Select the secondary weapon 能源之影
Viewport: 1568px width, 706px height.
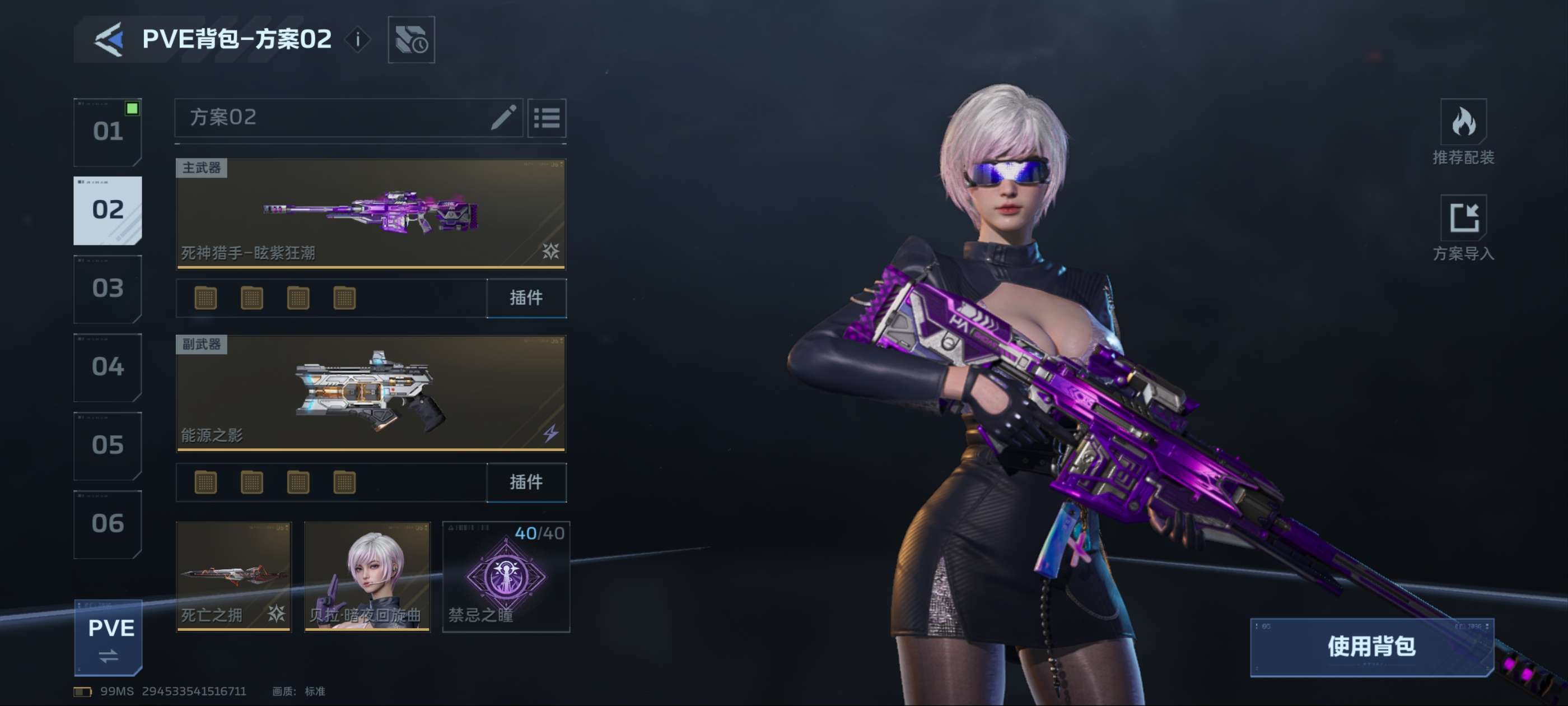point(370,393)
